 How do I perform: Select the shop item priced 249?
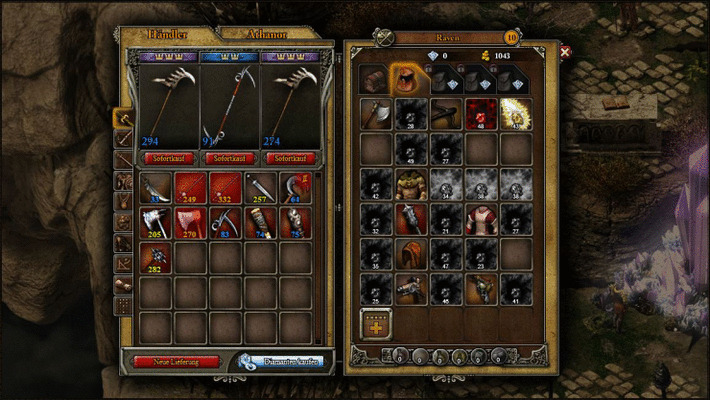(x=191, y=188)
